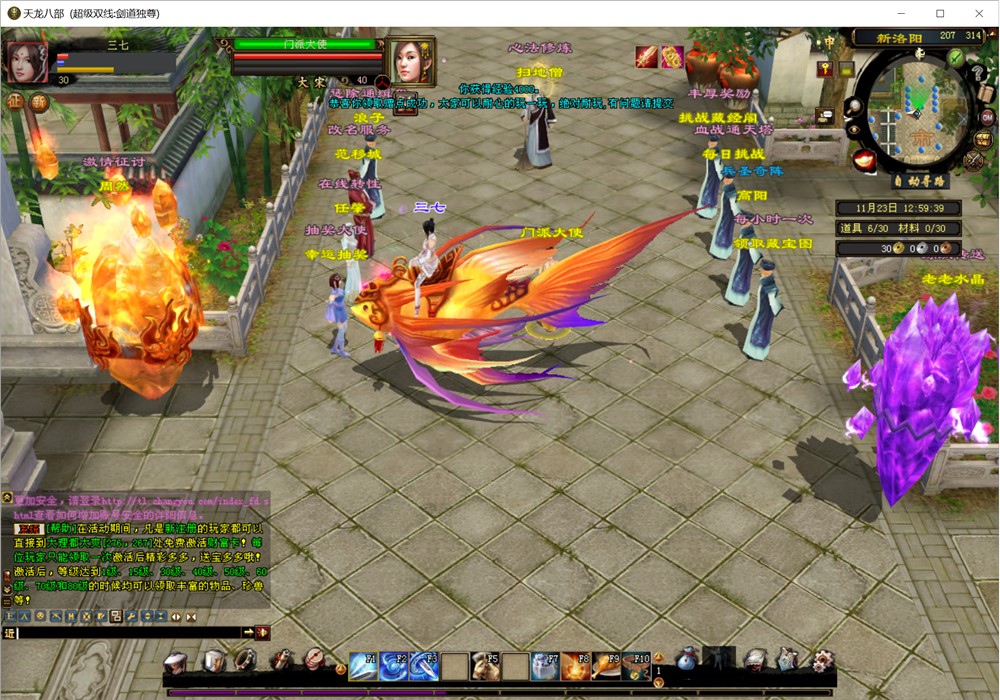Select the player portrait of 三七
The height and width of the screenshot is (700, 1000).
[26, 62]
